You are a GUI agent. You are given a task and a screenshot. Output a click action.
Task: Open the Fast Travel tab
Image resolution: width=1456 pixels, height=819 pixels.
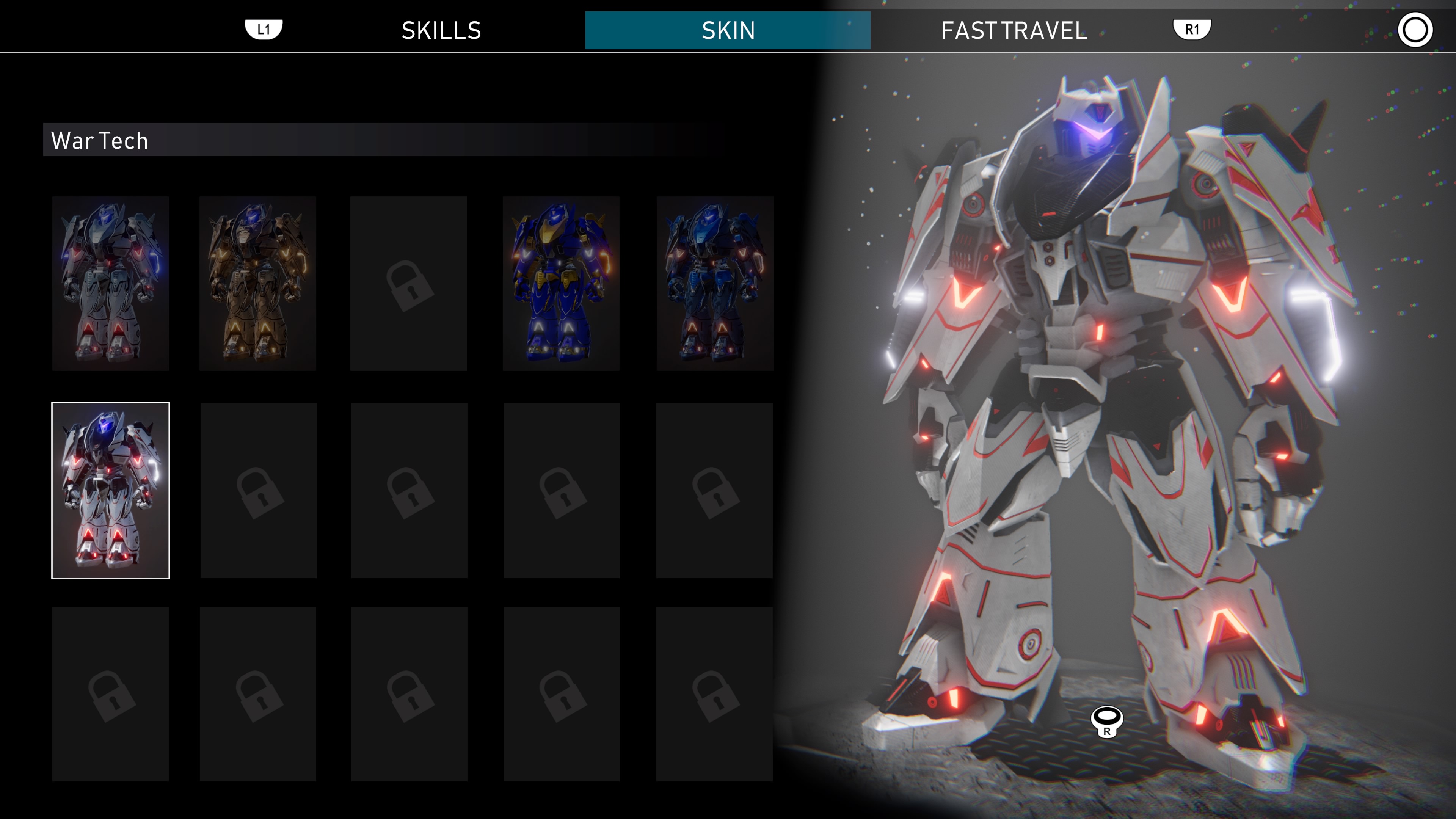coord(1014,30)
